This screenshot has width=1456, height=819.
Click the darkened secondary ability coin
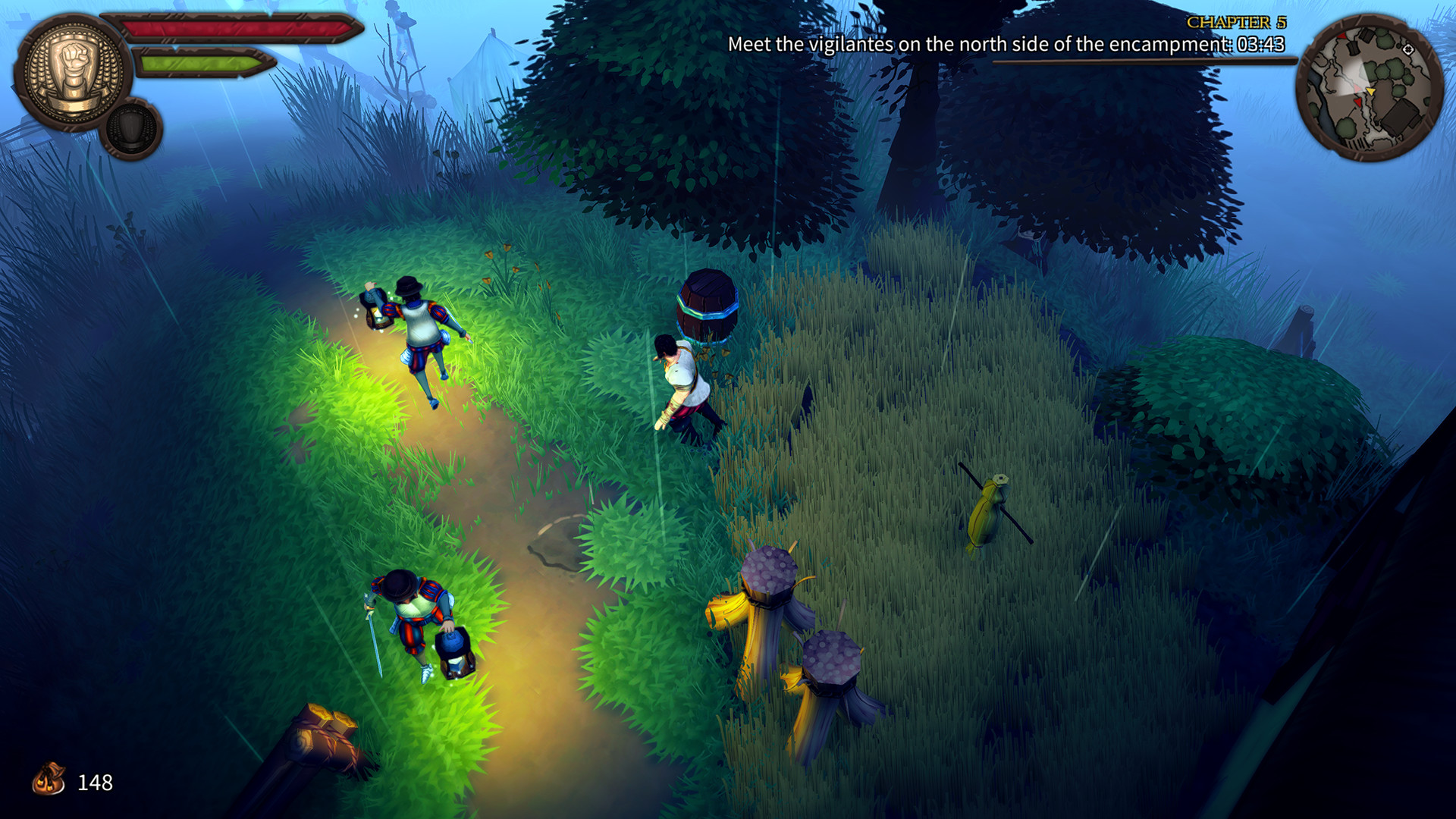(x=130, y=129)
